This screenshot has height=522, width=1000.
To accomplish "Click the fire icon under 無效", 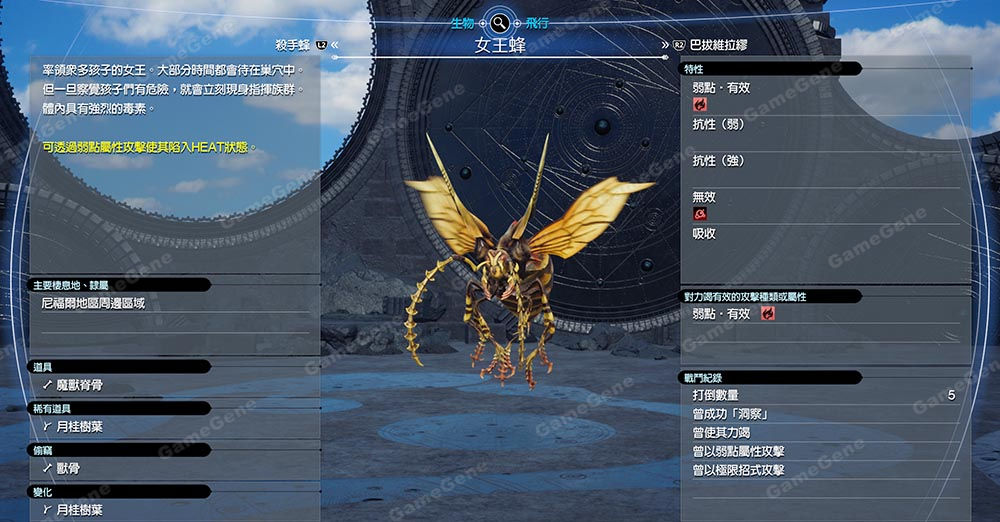I will pos(700,214).
